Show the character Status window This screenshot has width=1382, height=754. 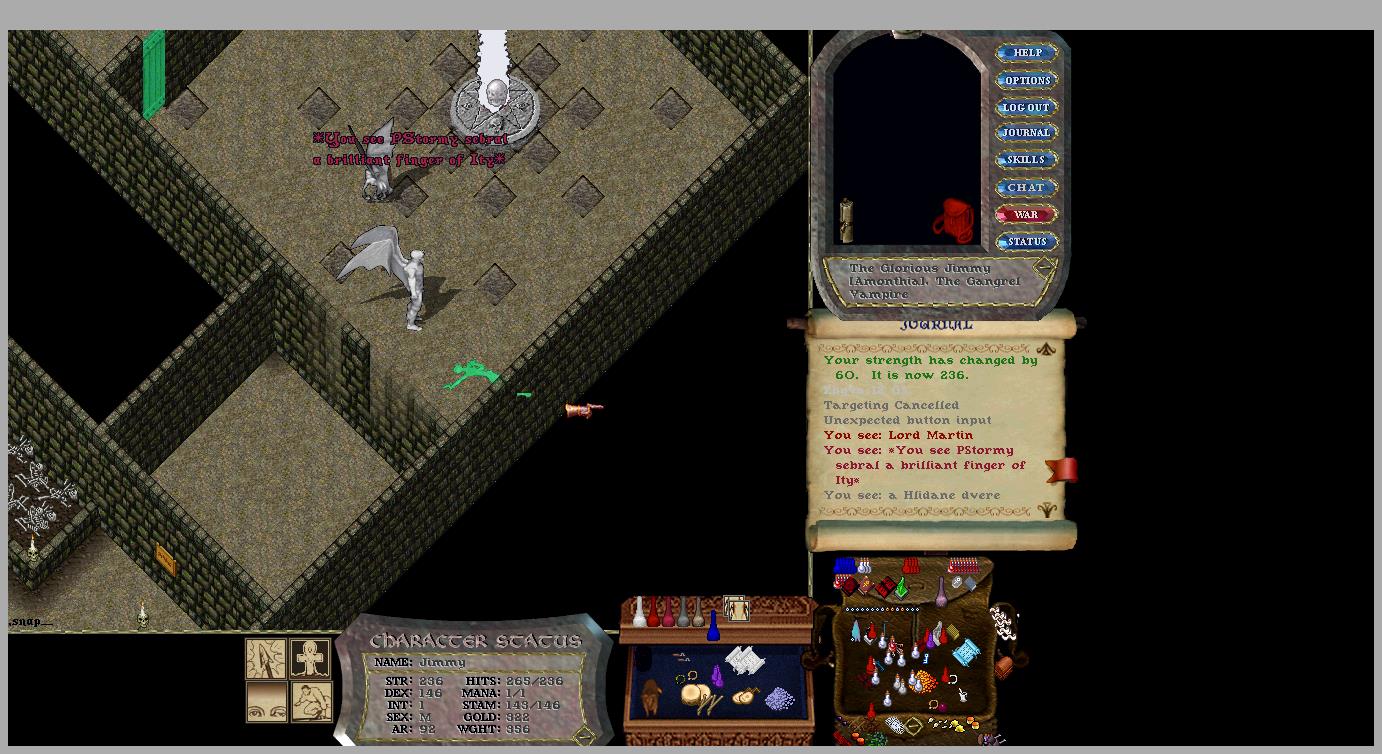point(1027,241)
